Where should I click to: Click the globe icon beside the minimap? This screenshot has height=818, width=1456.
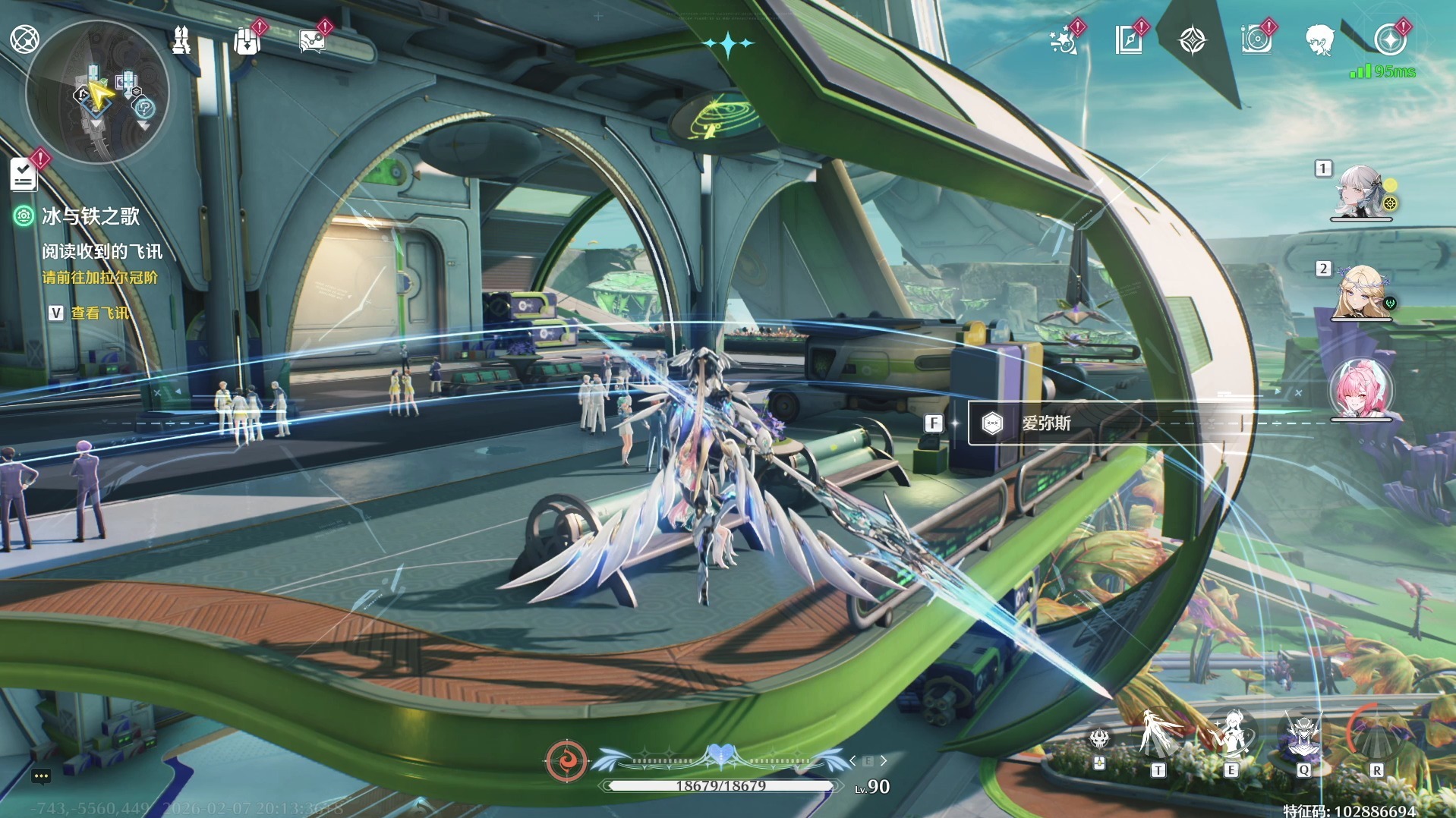(24, 39)
